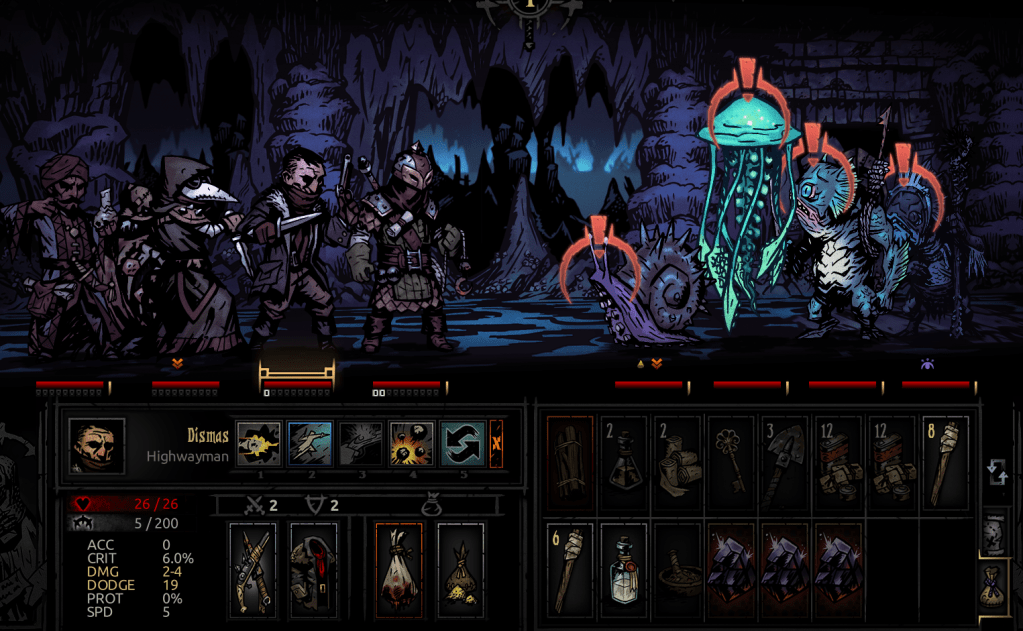Viewport: 1023px width, 631px height.
Task: Use the bandage rolls from inventory
Action: click(x=678, y=459)
